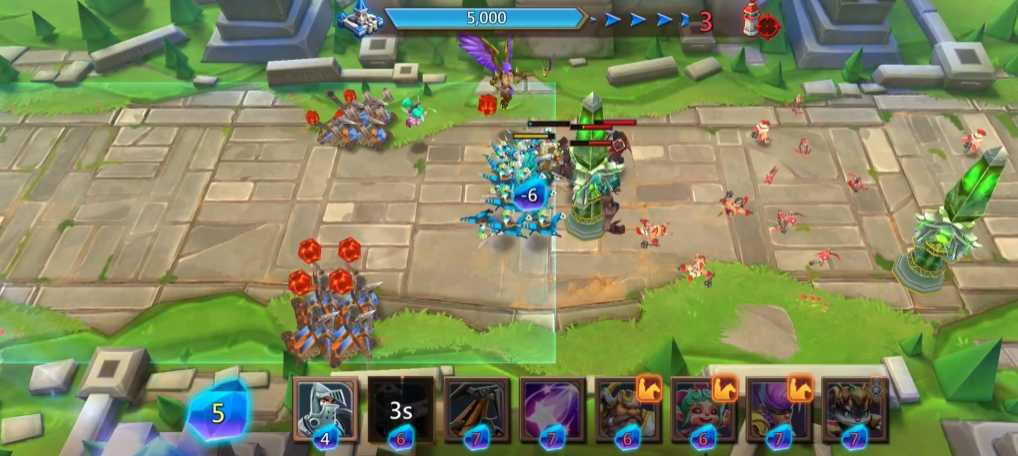Pick the brown-haired masked hero card costing 7

[x=854, y=408]
